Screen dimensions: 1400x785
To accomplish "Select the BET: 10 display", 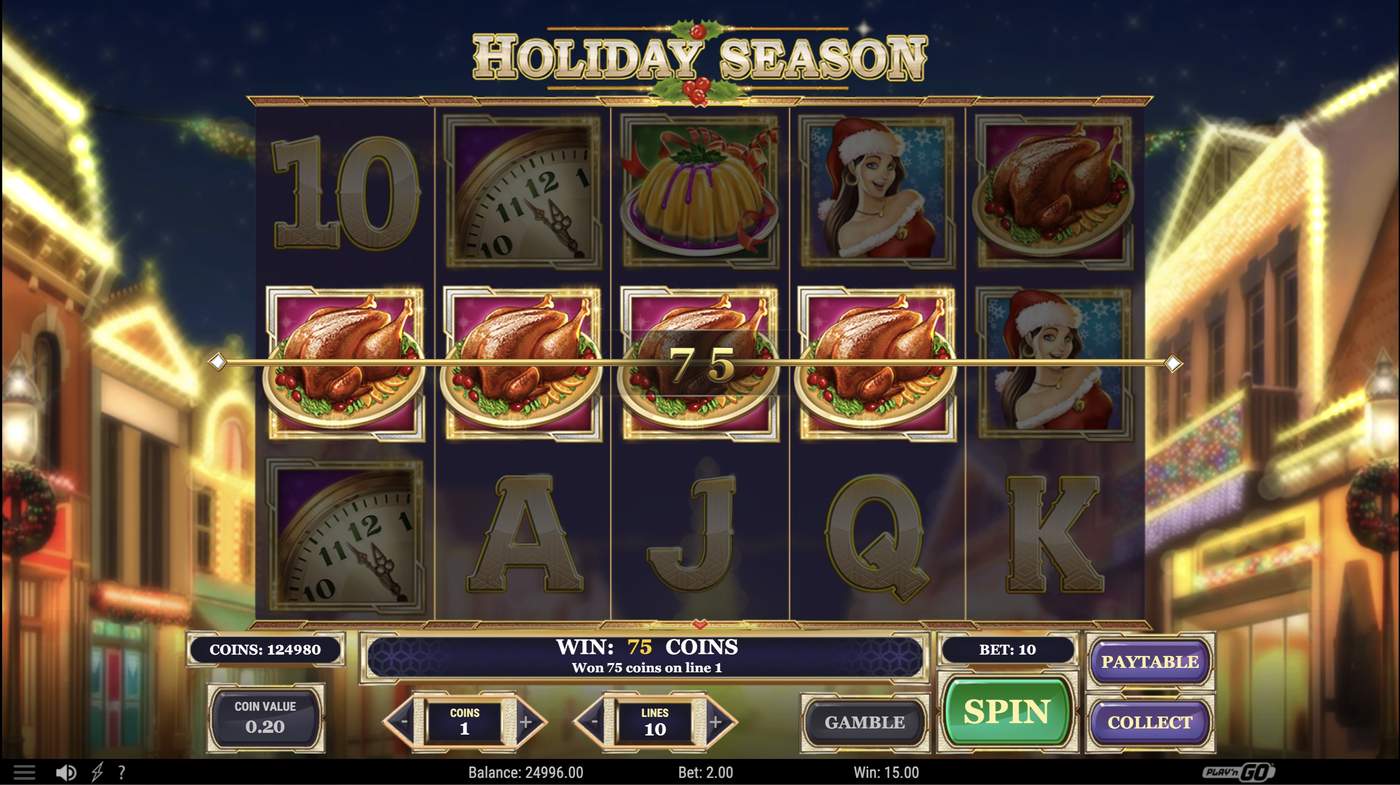I will (x=1006, y=649).
